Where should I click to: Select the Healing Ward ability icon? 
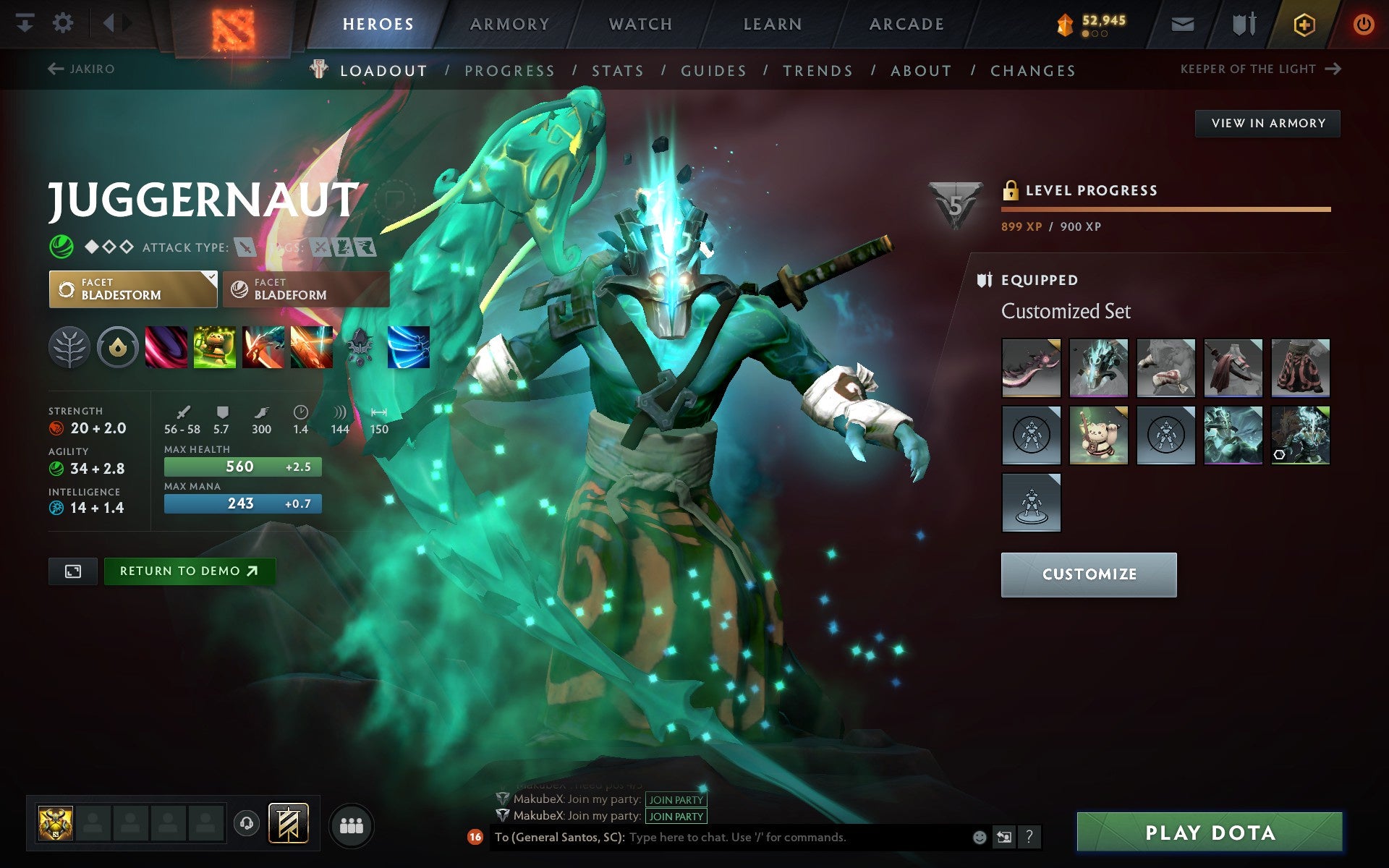[x=216, y=347]
